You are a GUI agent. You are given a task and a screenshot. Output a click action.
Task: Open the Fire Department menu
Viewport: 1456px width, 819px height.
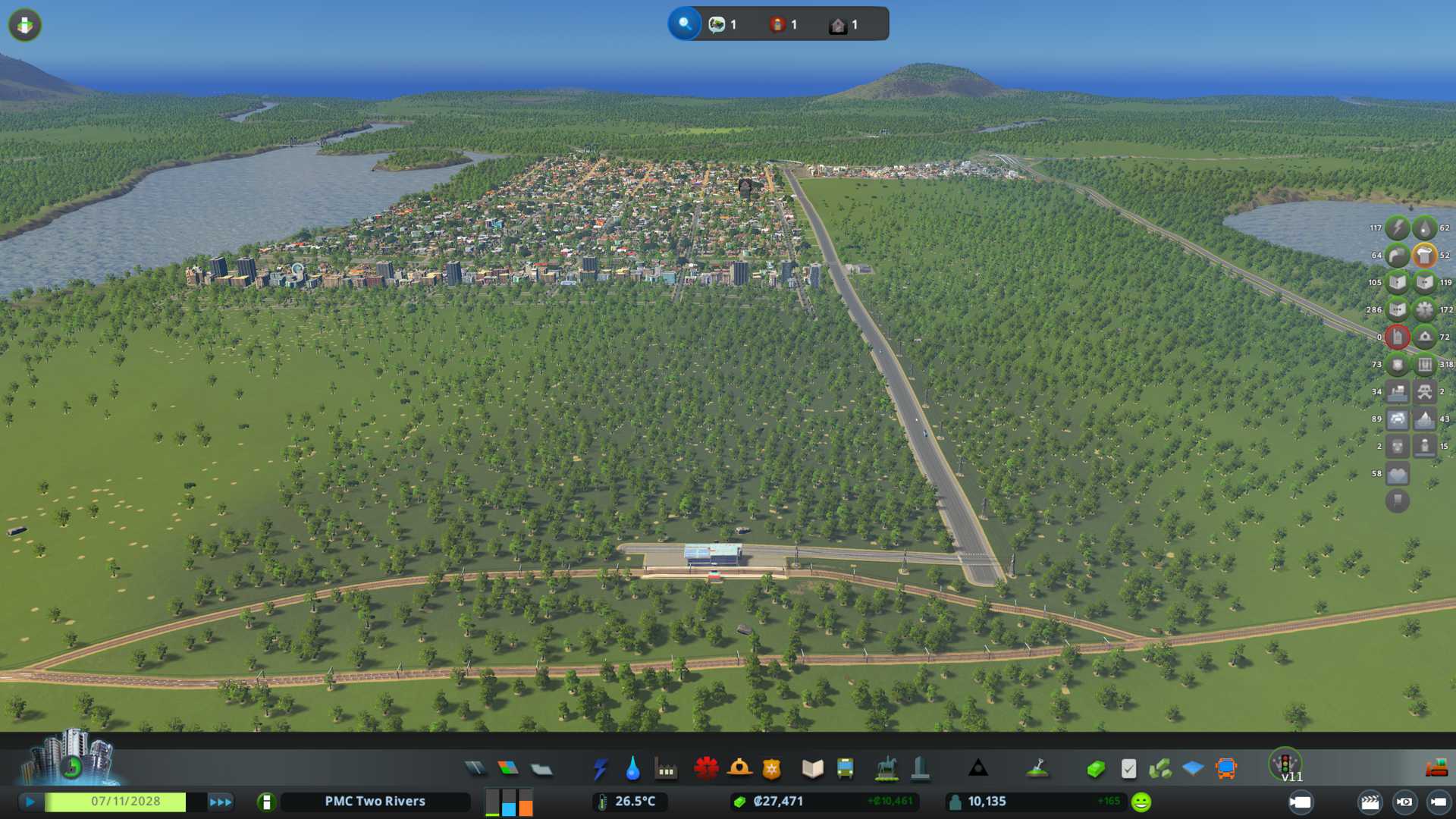pyautogui.click(x=739, y=769)
